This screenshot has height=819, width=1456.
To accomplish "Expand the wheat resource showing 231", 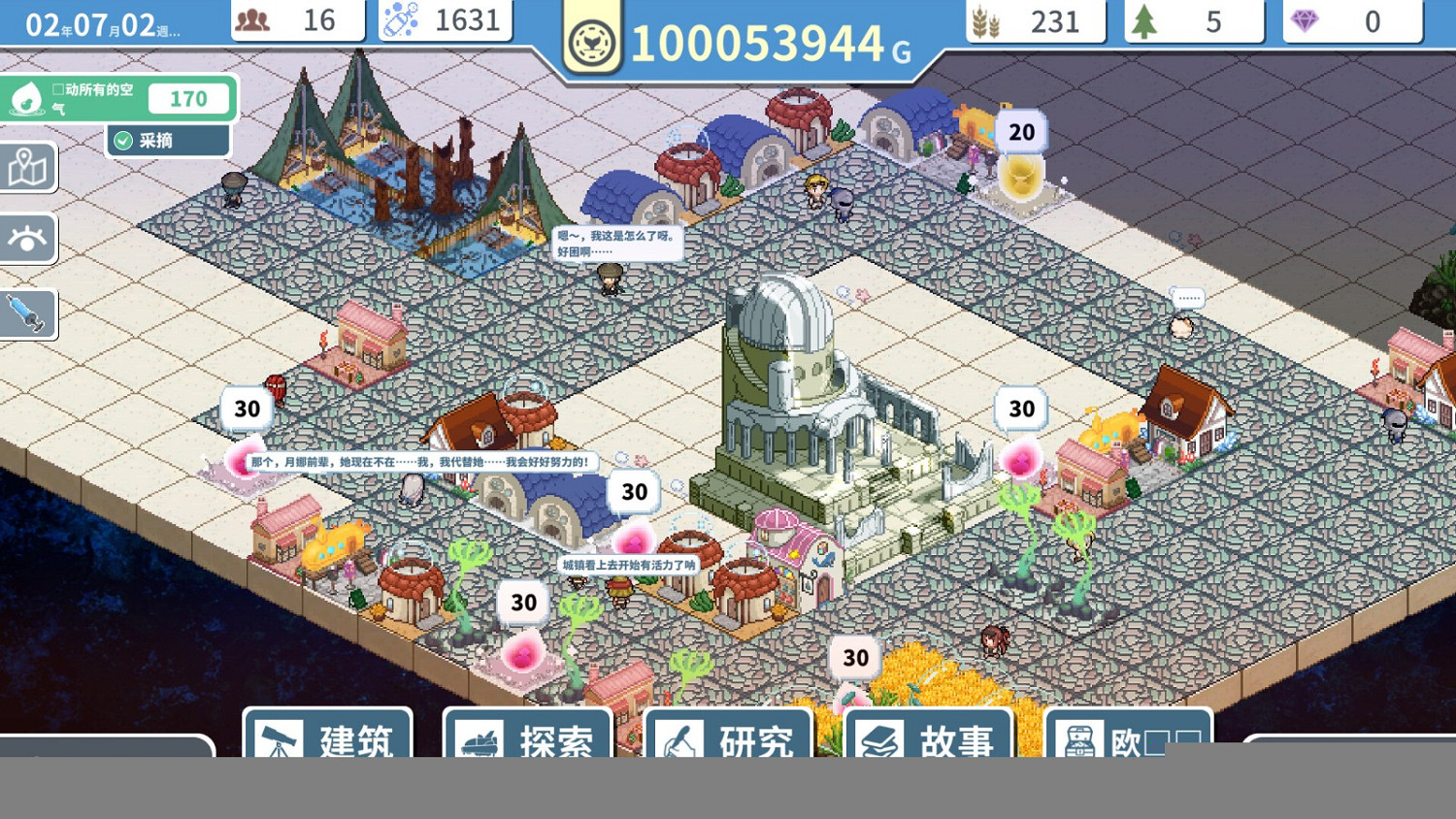I will [1034, 20].
